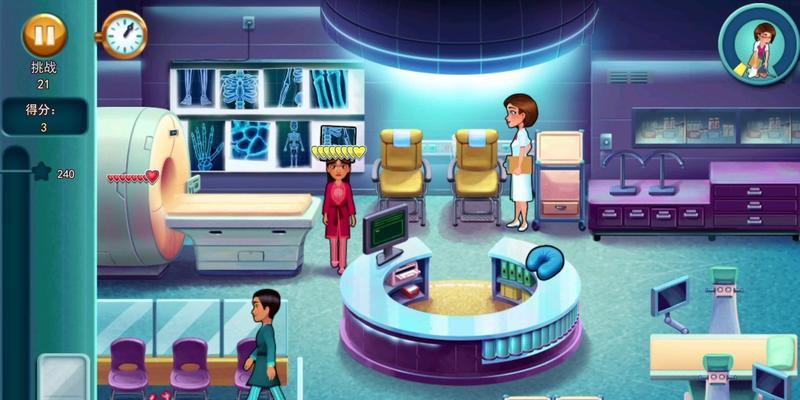The height and width of the screenshot is (400, 800).
Task: Pause the game with the orange button
Action: point(43,34)
